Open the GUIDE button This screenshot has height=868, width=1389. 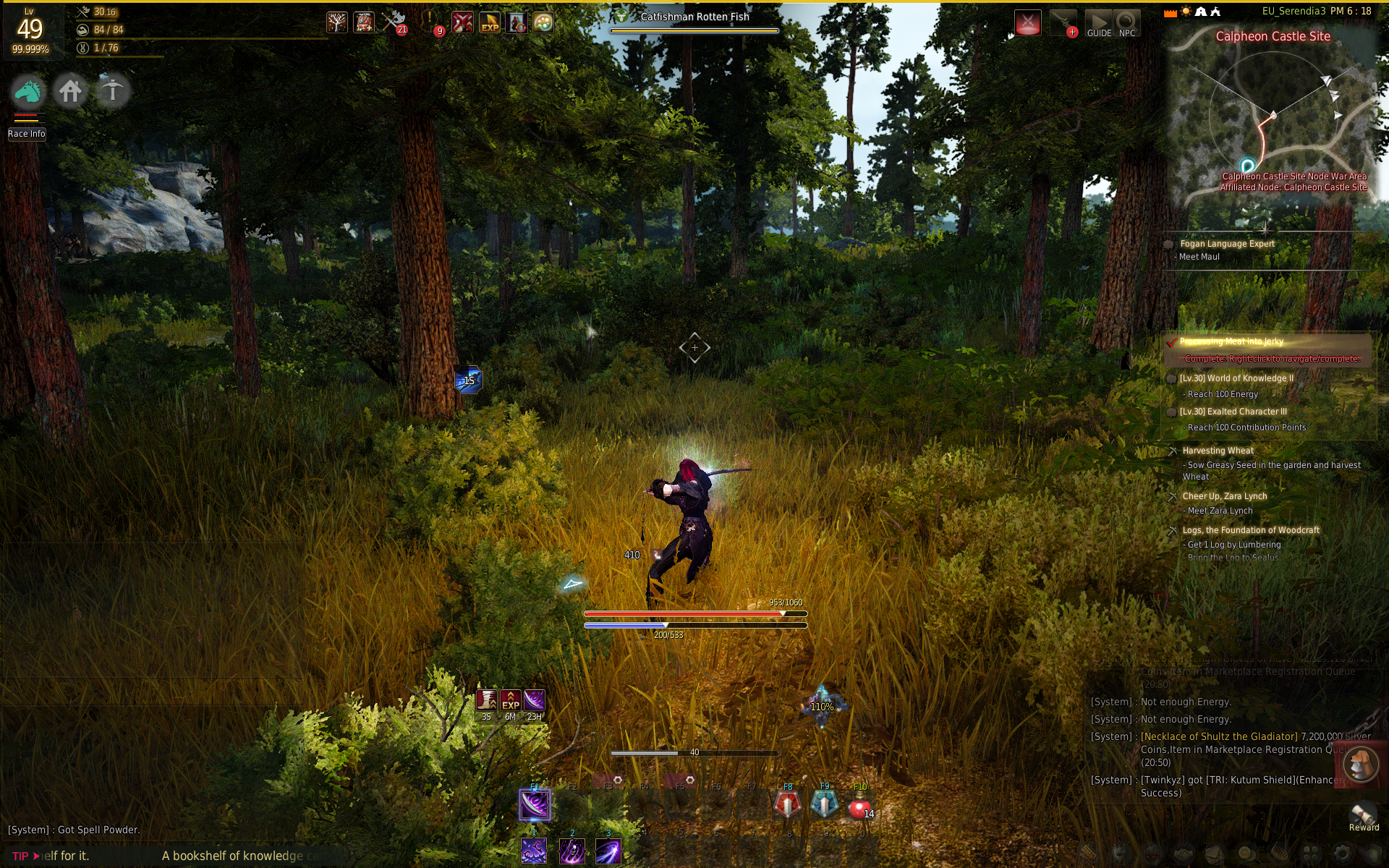click(x=1098, y=24)
